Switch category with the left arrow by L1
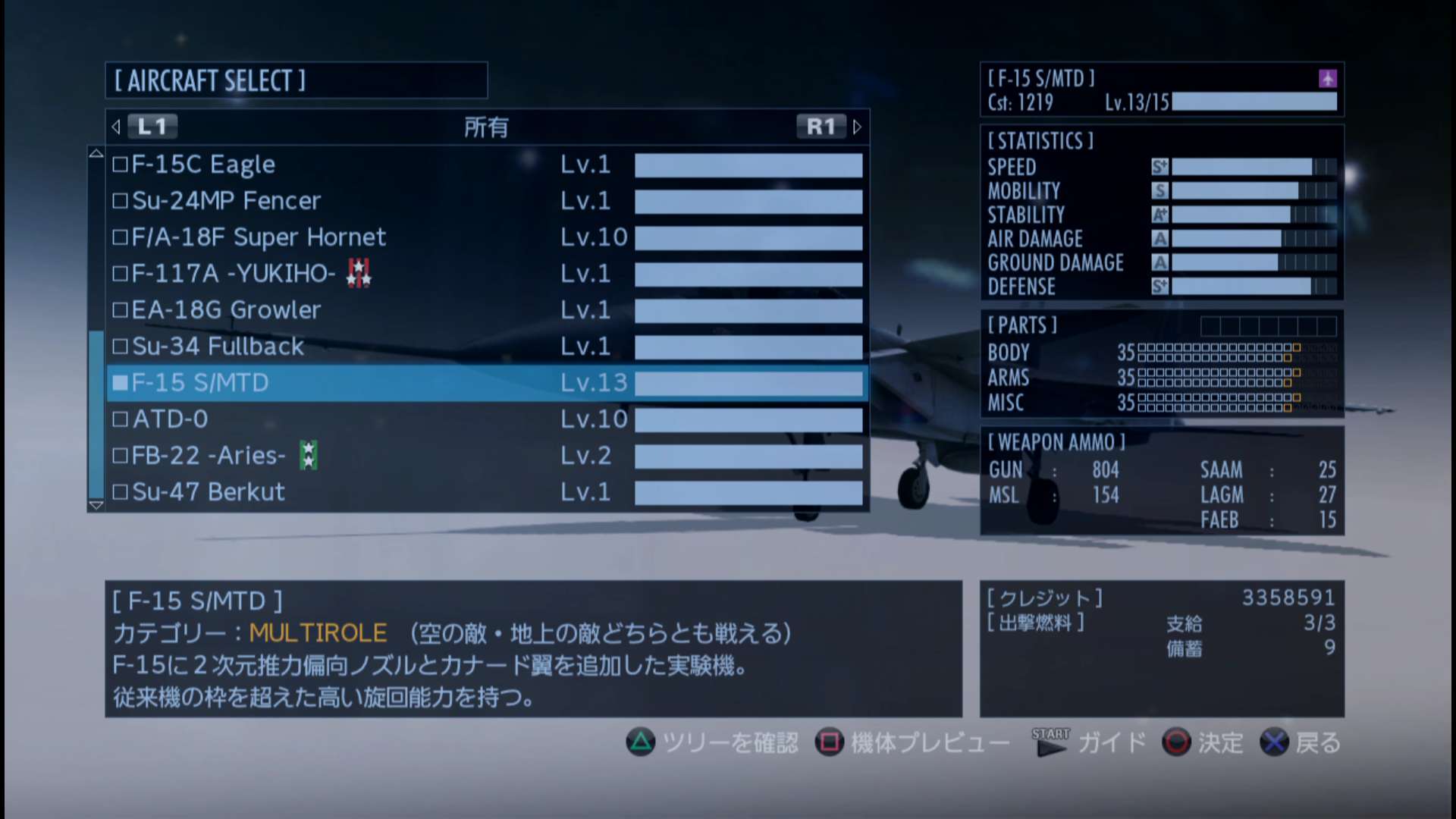Screen dimensions: 1456x819 (116, 127)
